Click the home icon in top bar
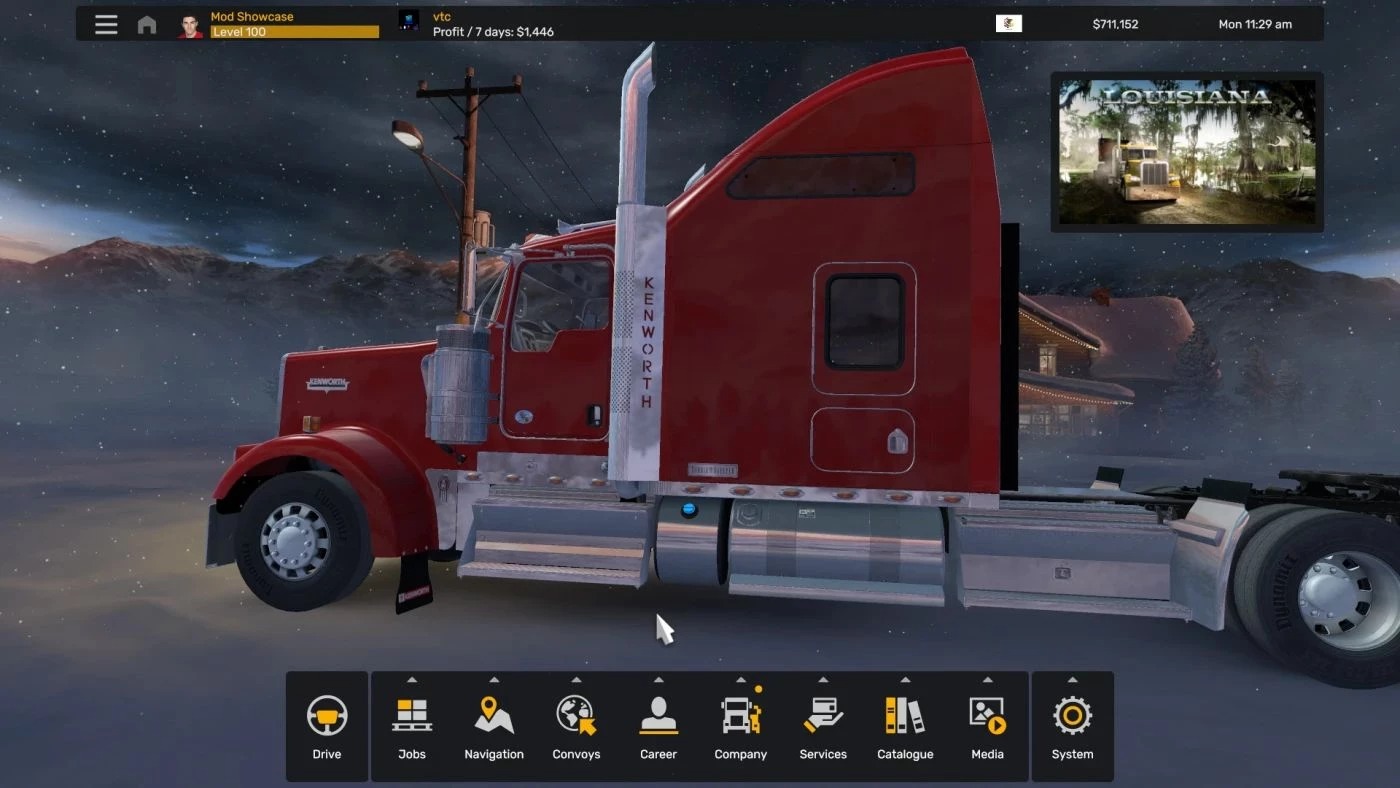The width and height of the screenshot is (1400, 788). pos(147,25)
